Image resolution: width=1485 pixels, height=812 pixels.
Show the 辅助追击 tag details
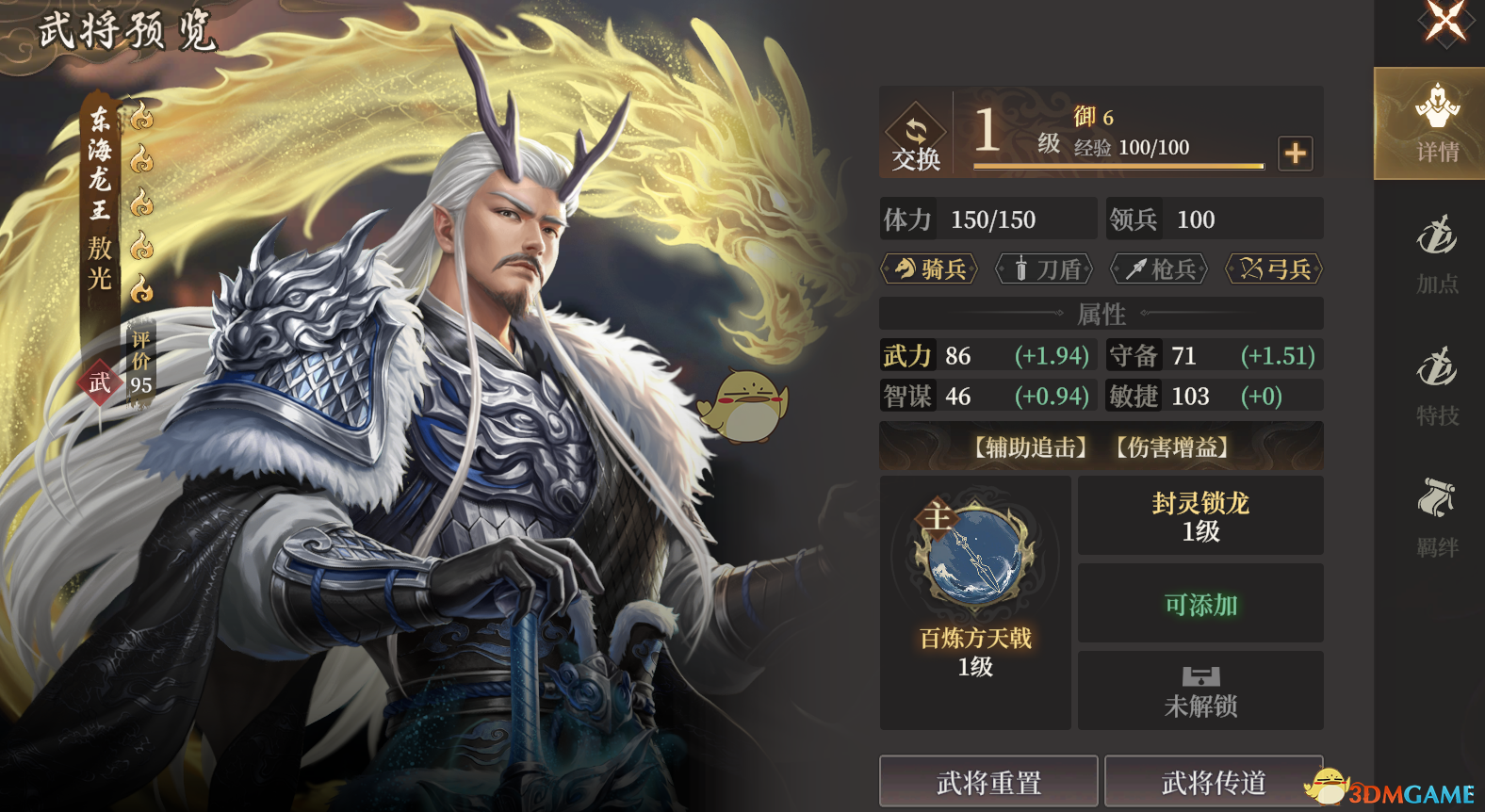pos(1030,447)
